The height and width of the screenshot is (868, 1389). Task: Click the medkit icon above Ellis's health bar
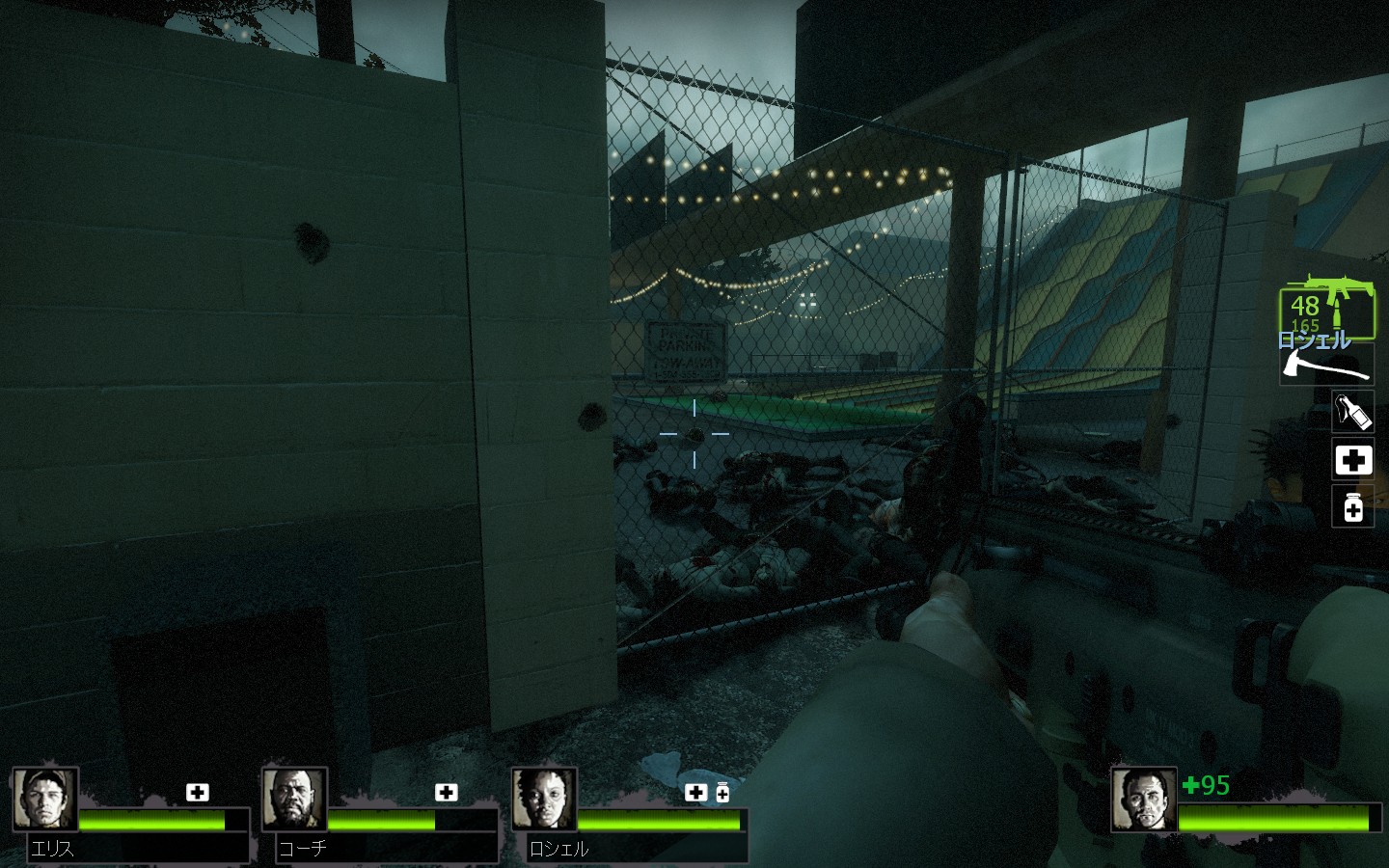pyautogui.click(x=198, y=793)
